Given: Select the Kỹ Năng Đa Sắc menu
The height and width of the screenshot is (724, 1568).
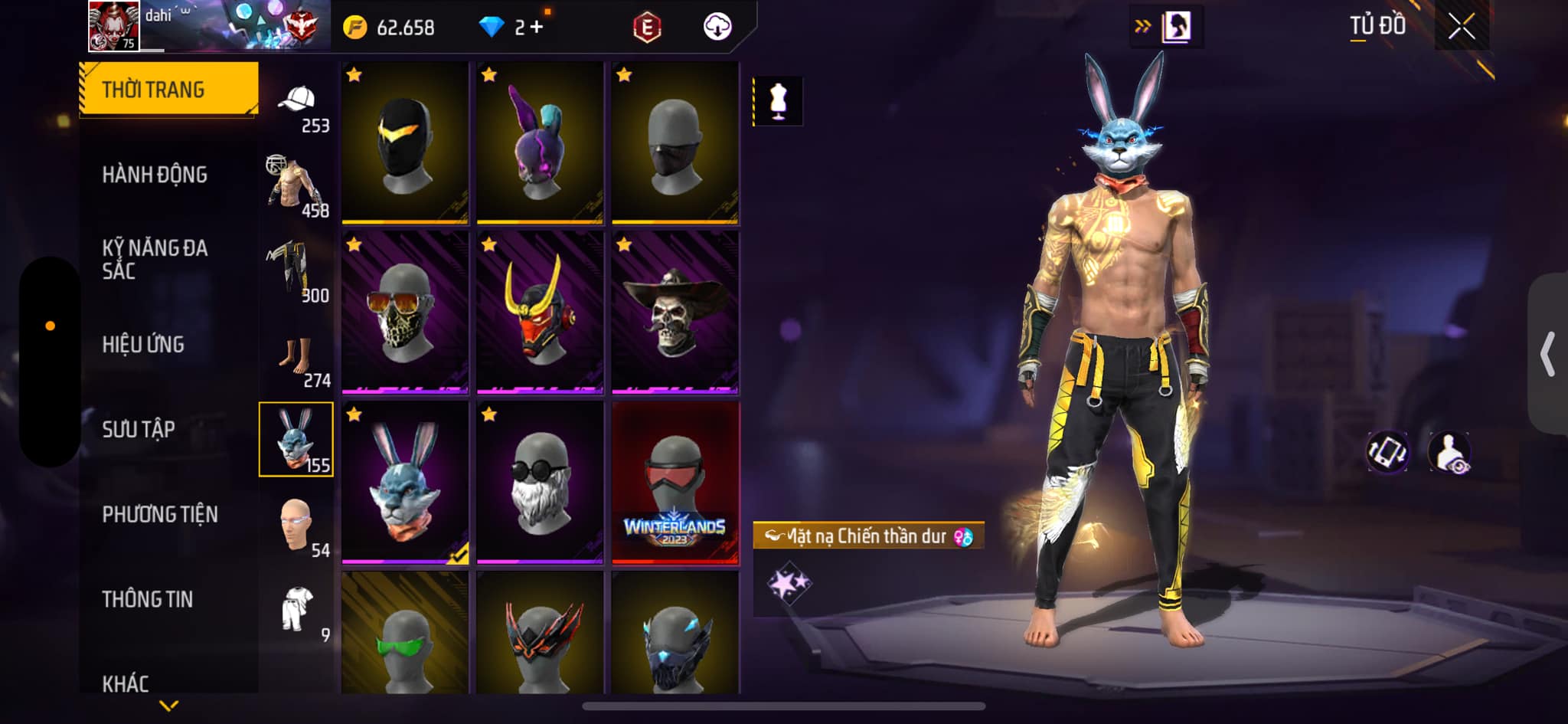Looking at the screenshot, I should tap(155, 259).
